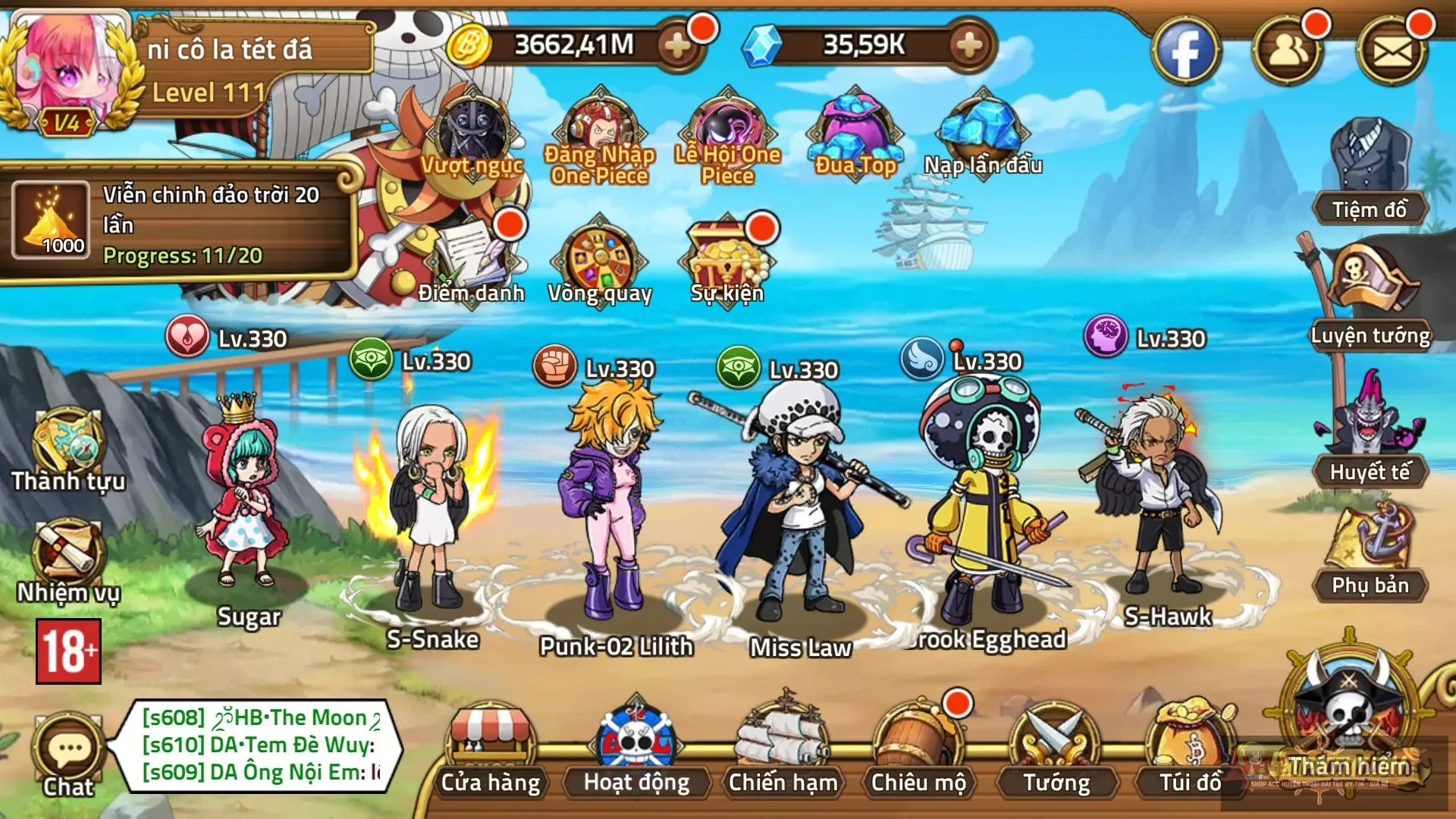1456x819 pixels.
Task: Open the Cửa hàng shop menu
Action: click(491, 747)
